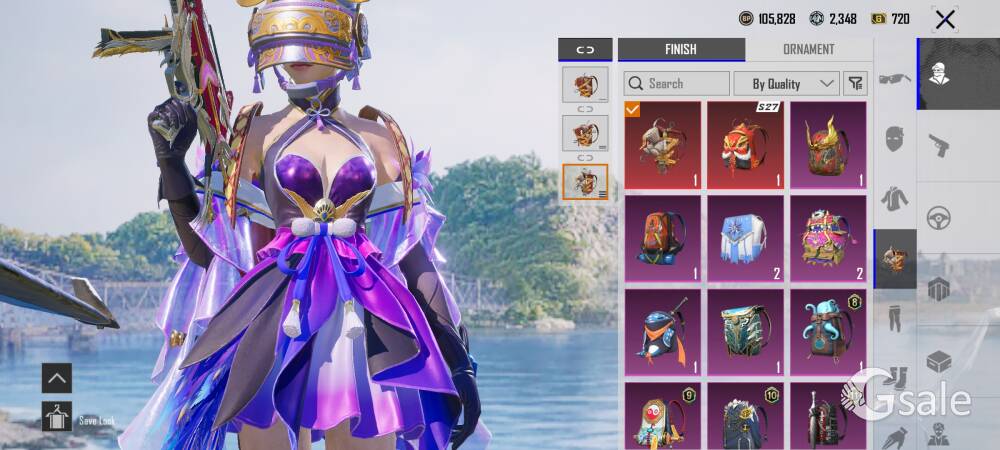Click the backpack Search field
Image resolution: width=1000 pixels, height=450 pixels.
[x=677, y=83]
